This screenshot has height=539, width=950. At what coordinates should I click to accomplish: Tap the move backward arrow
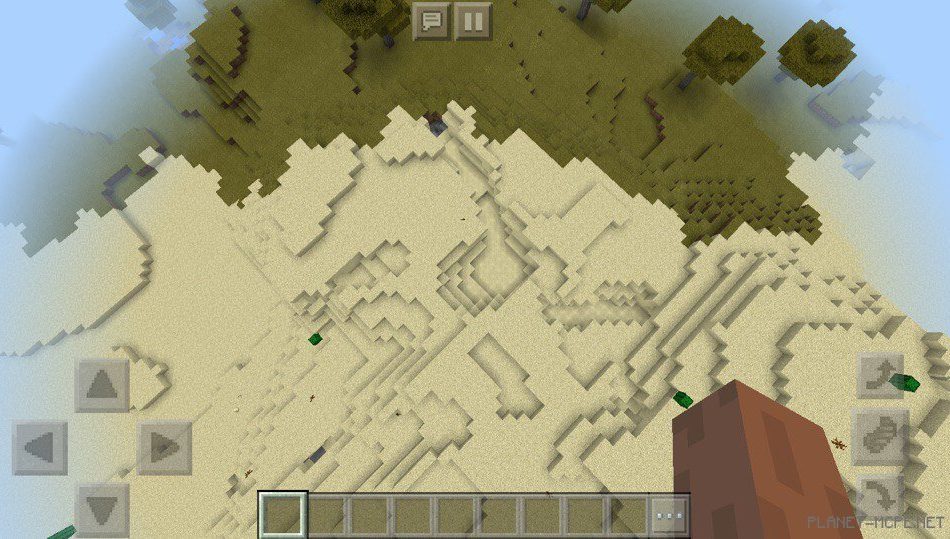(x=102, y=508)
